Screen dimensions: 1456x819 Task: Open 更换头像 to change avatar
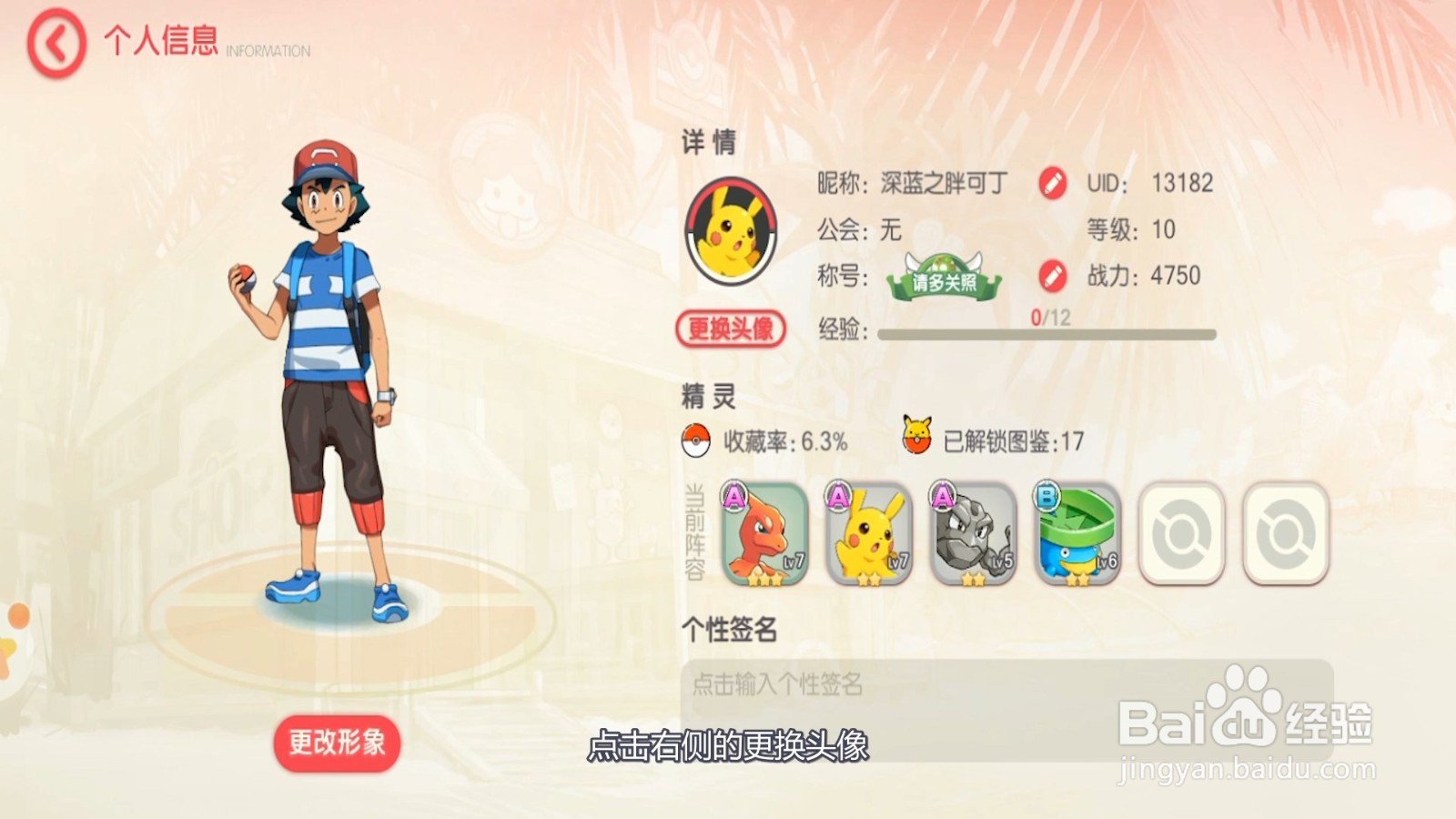click(x=733, y=326)
